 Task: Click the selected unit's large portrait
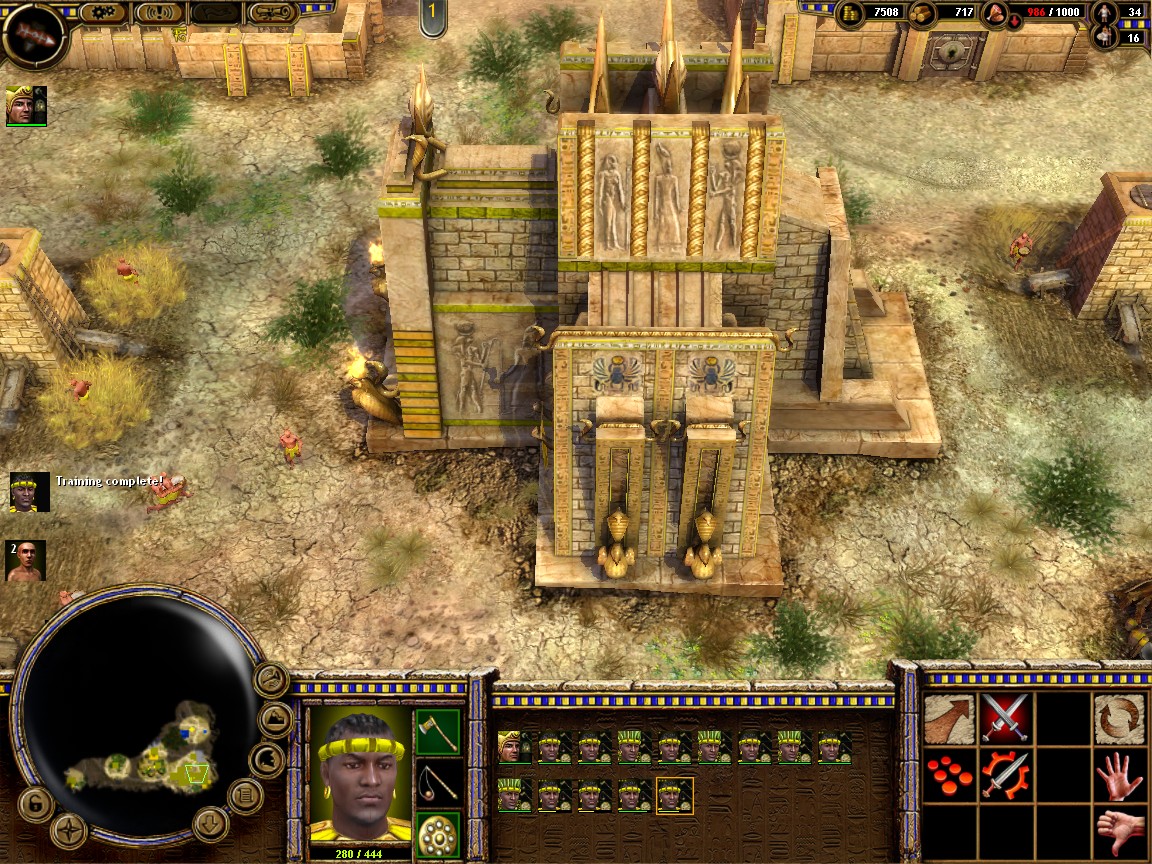[x=359, y=775]
